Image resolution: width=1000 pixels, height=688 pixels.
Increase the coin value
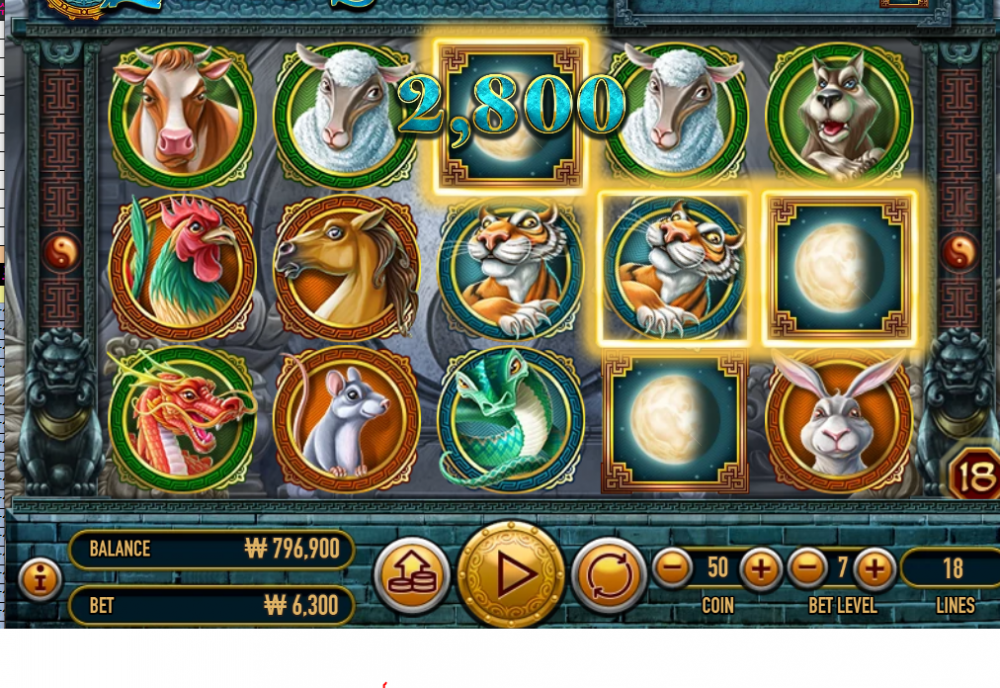[x=761, y=569]
